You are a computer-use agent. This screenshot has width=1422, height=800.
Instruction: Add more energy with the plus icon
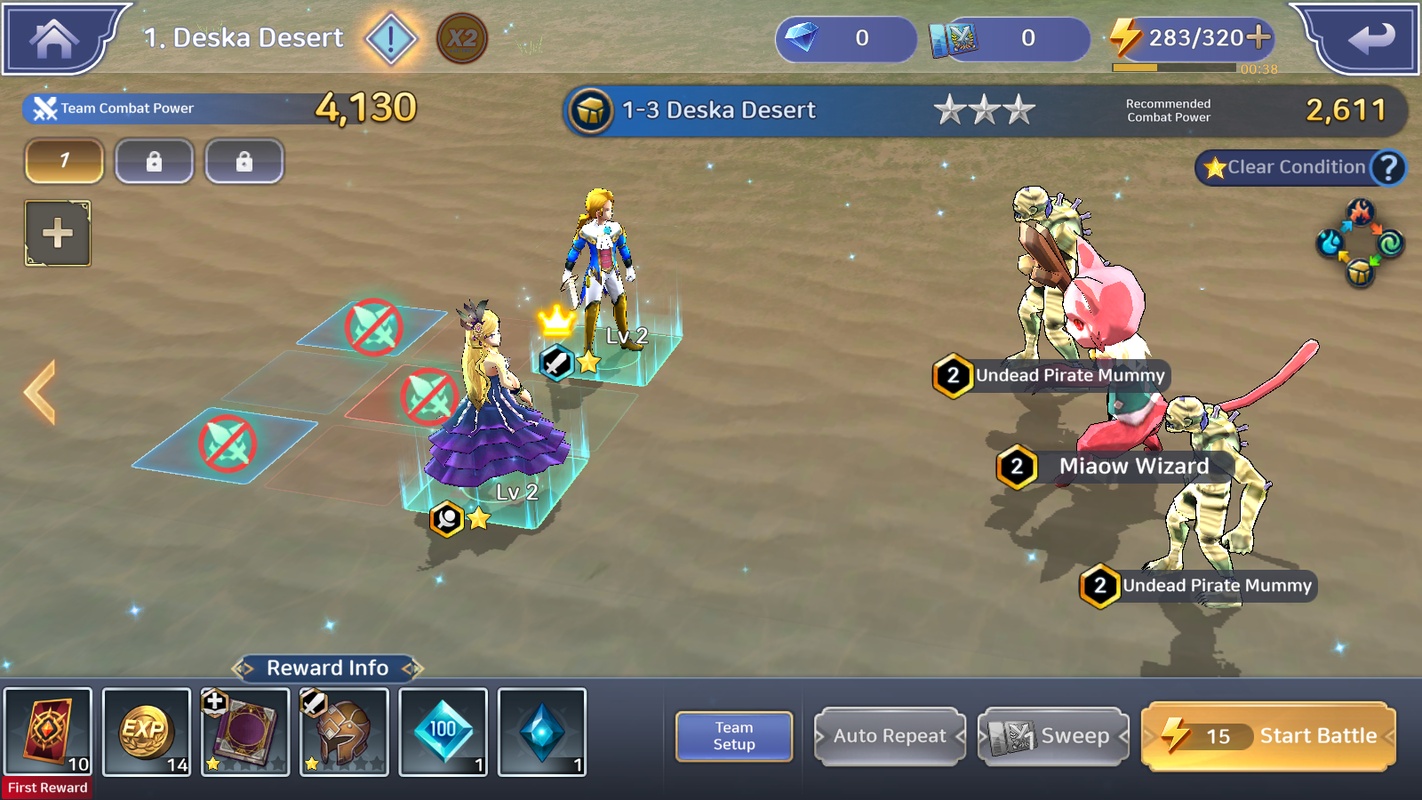[x=1259, y=38]
